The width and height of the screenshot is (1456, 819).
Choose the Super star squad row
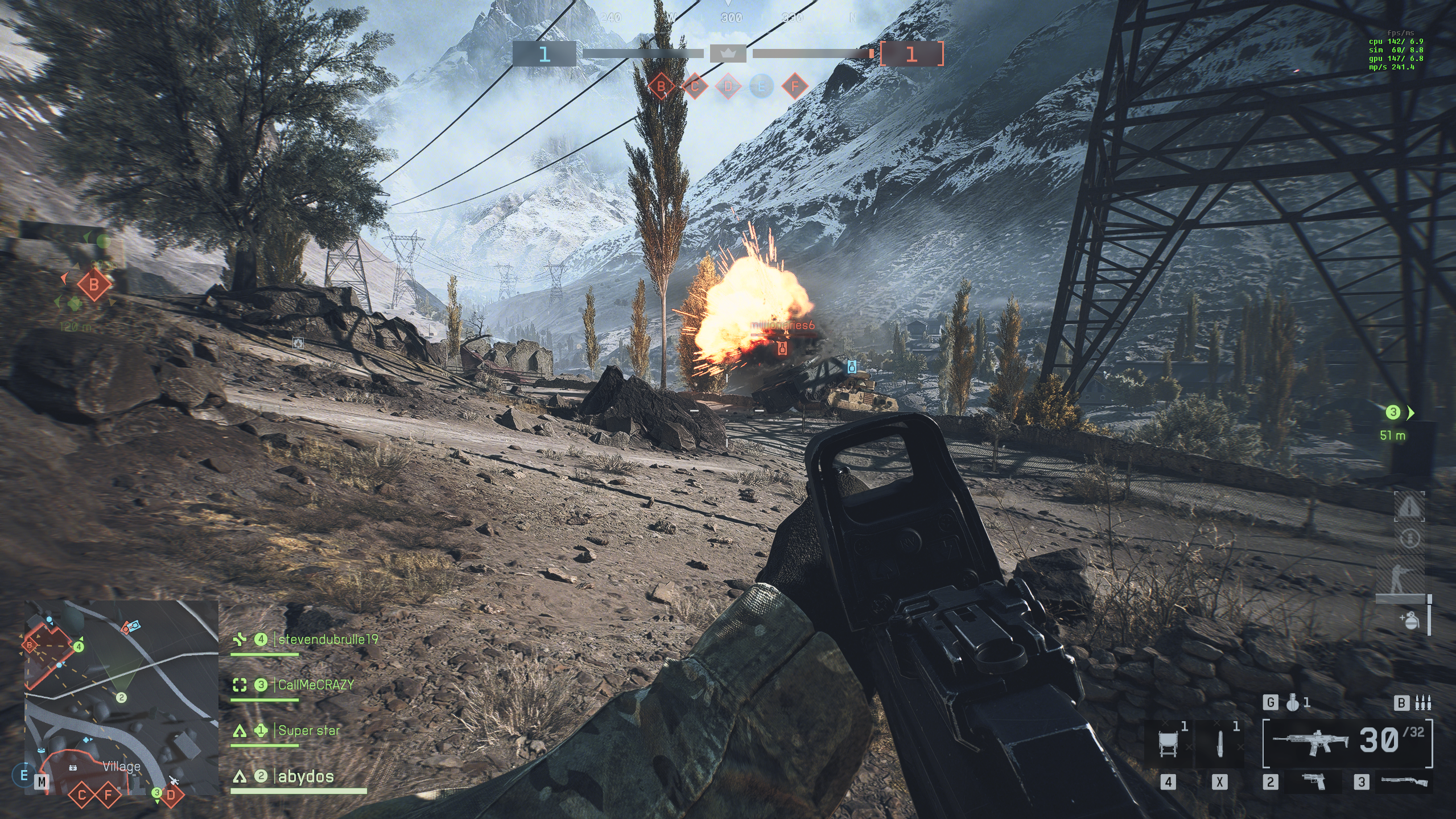[309, 730]
